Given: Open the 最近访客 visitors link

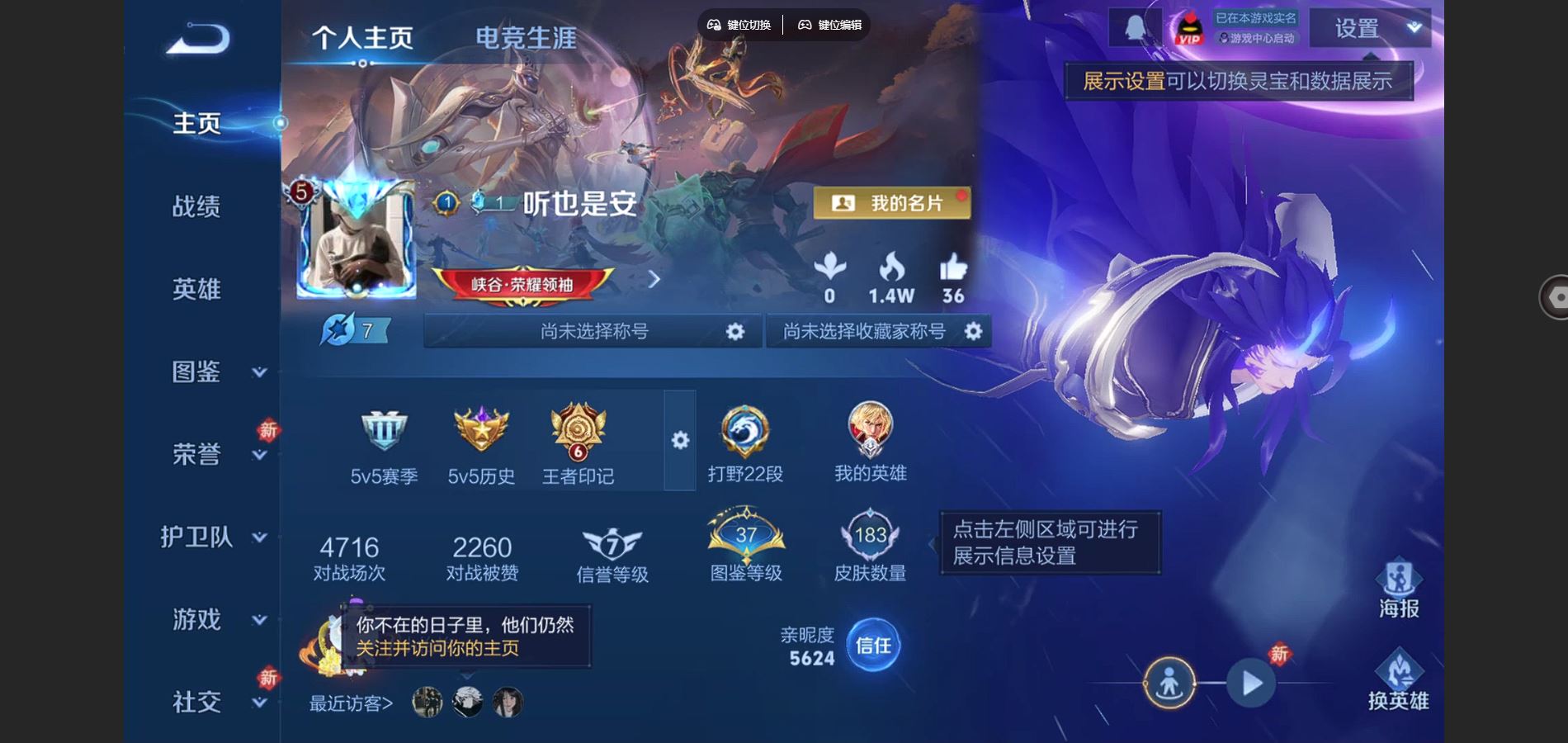Looking at the screenshot, I should click(x=349, y=703).
